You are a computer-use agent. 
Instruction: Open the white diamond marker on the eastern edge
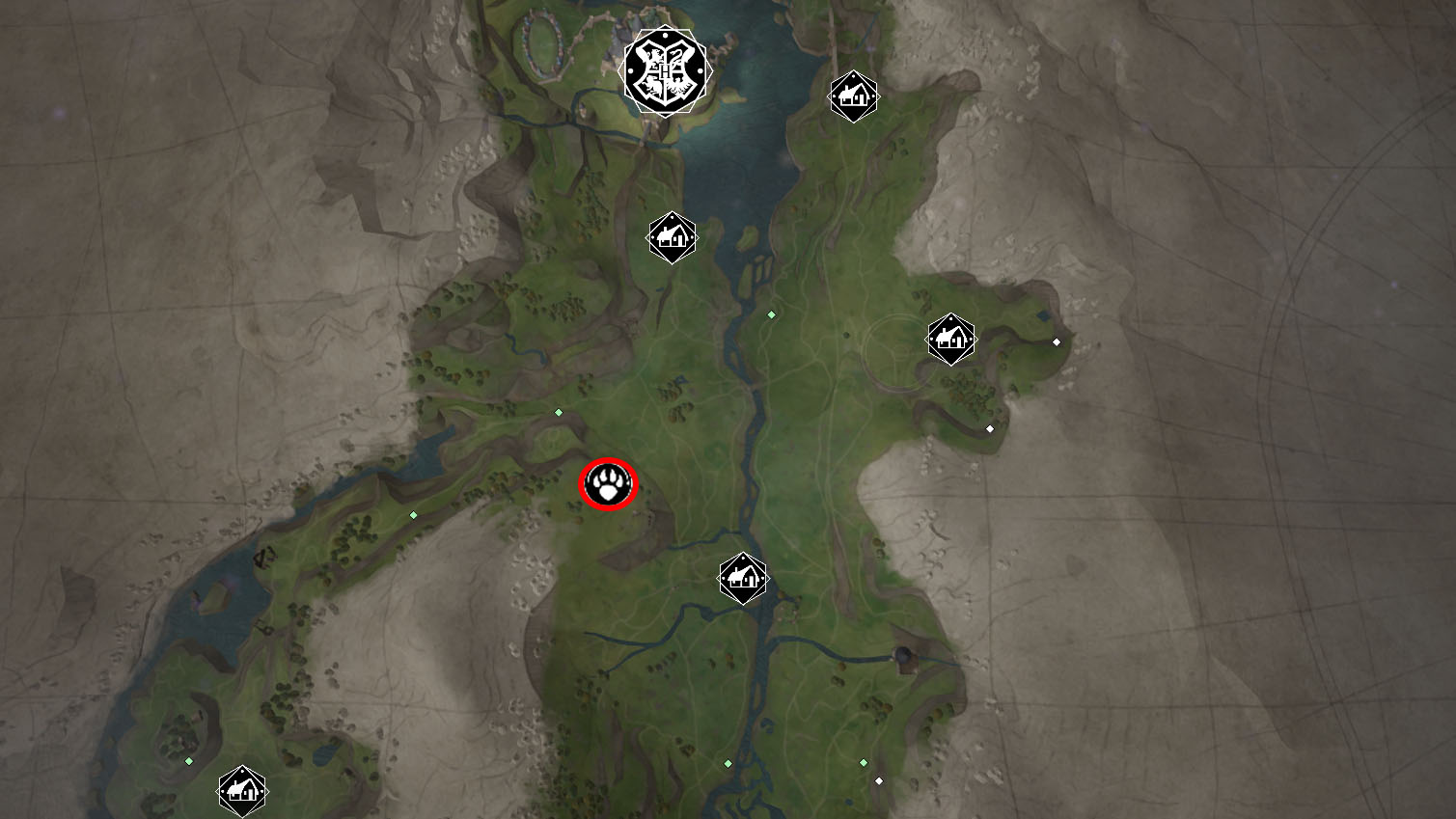pyautogui.click(x=1056, y=341)
